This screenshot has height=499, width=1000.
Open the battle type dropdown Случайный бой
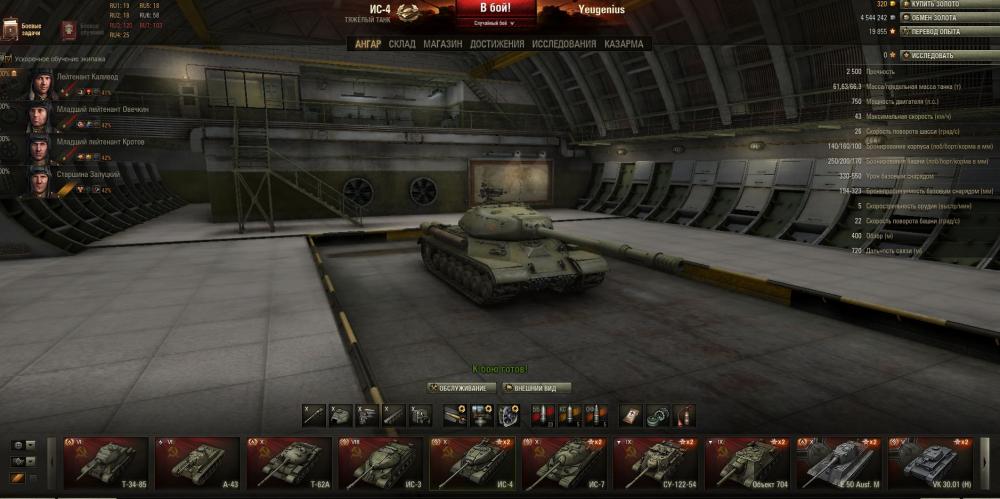click(497, 22)
